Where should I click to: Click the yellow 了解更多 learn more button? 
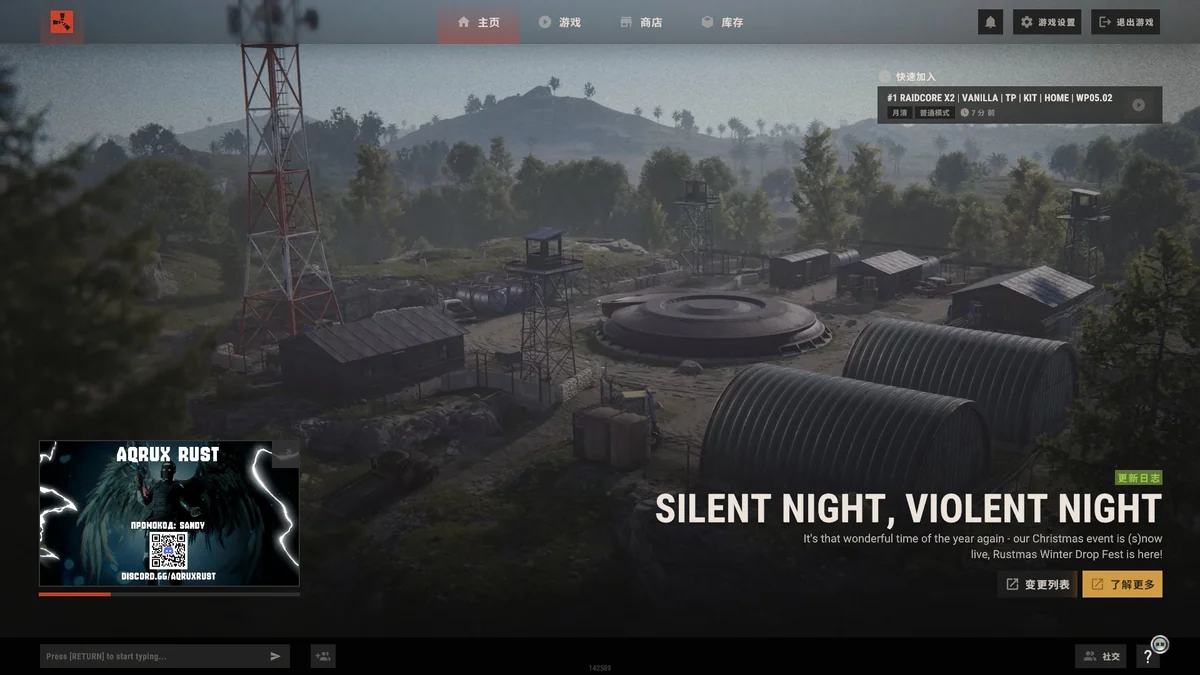pyautogui.click(x=1122, y=584)
